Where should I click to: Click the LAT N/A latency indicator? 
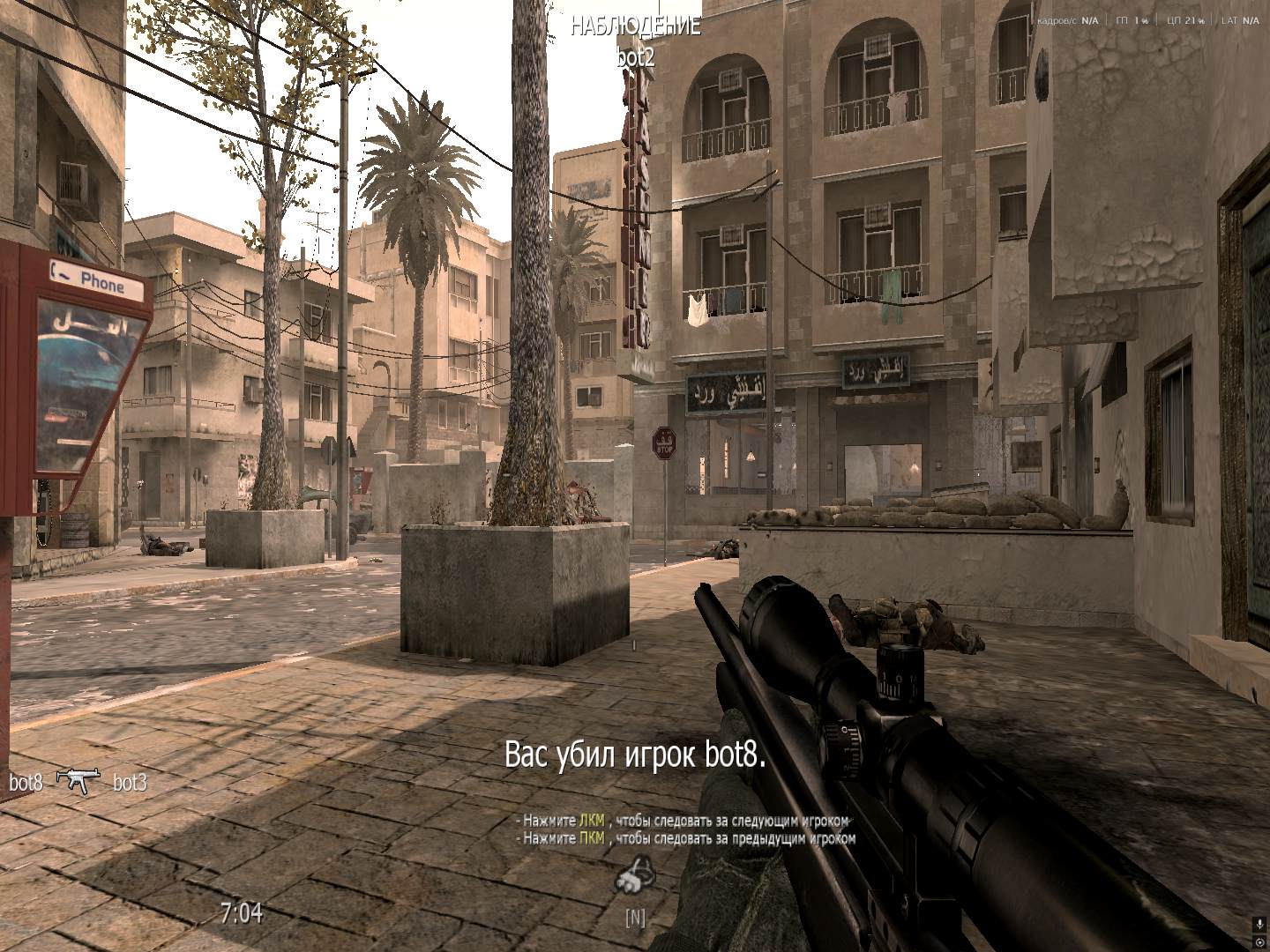[x=1239, y=20]
